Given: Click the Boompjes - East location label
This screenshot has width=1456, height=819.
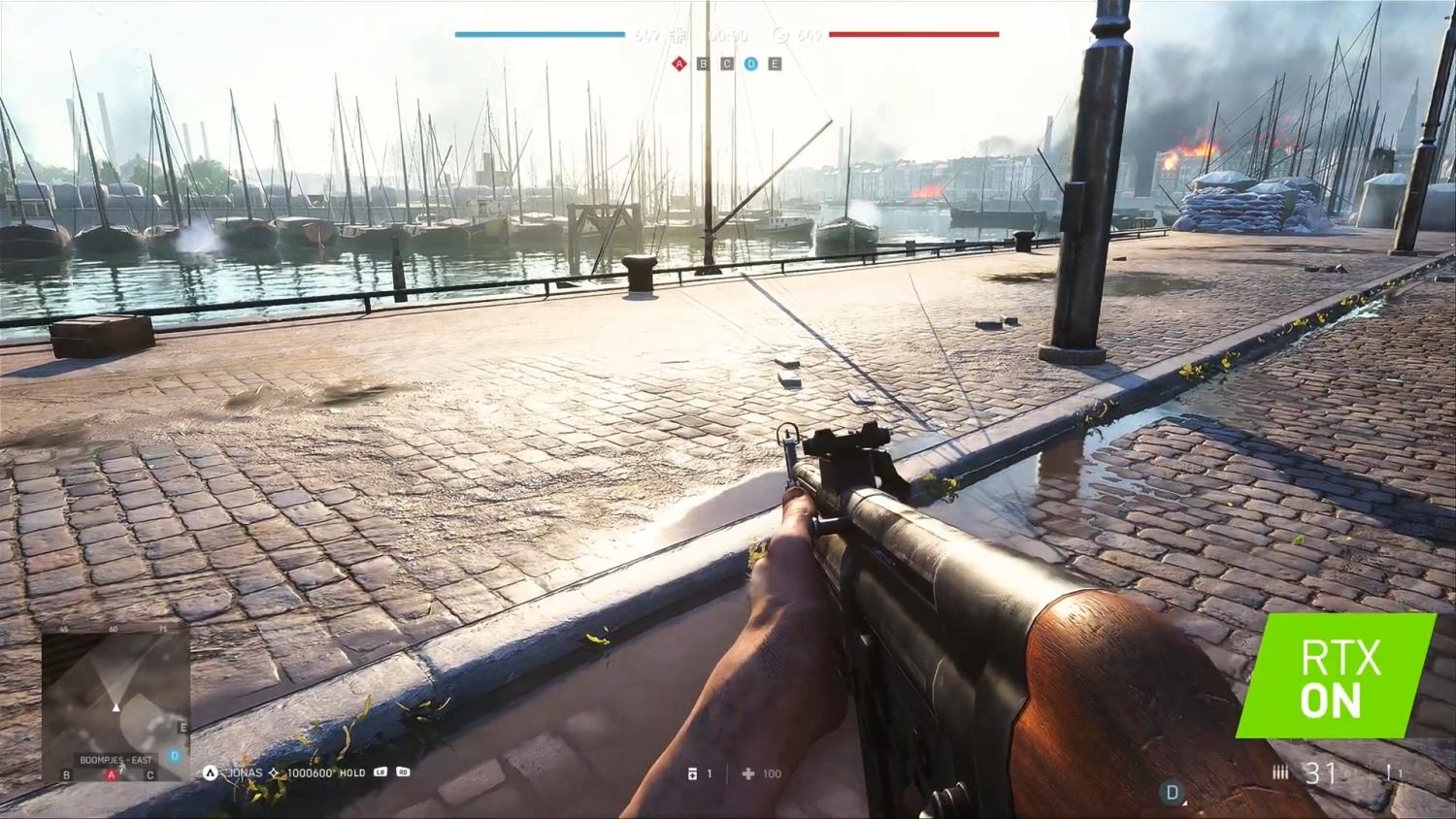Looking at the screenshot, I should click(x=116, y=760).
